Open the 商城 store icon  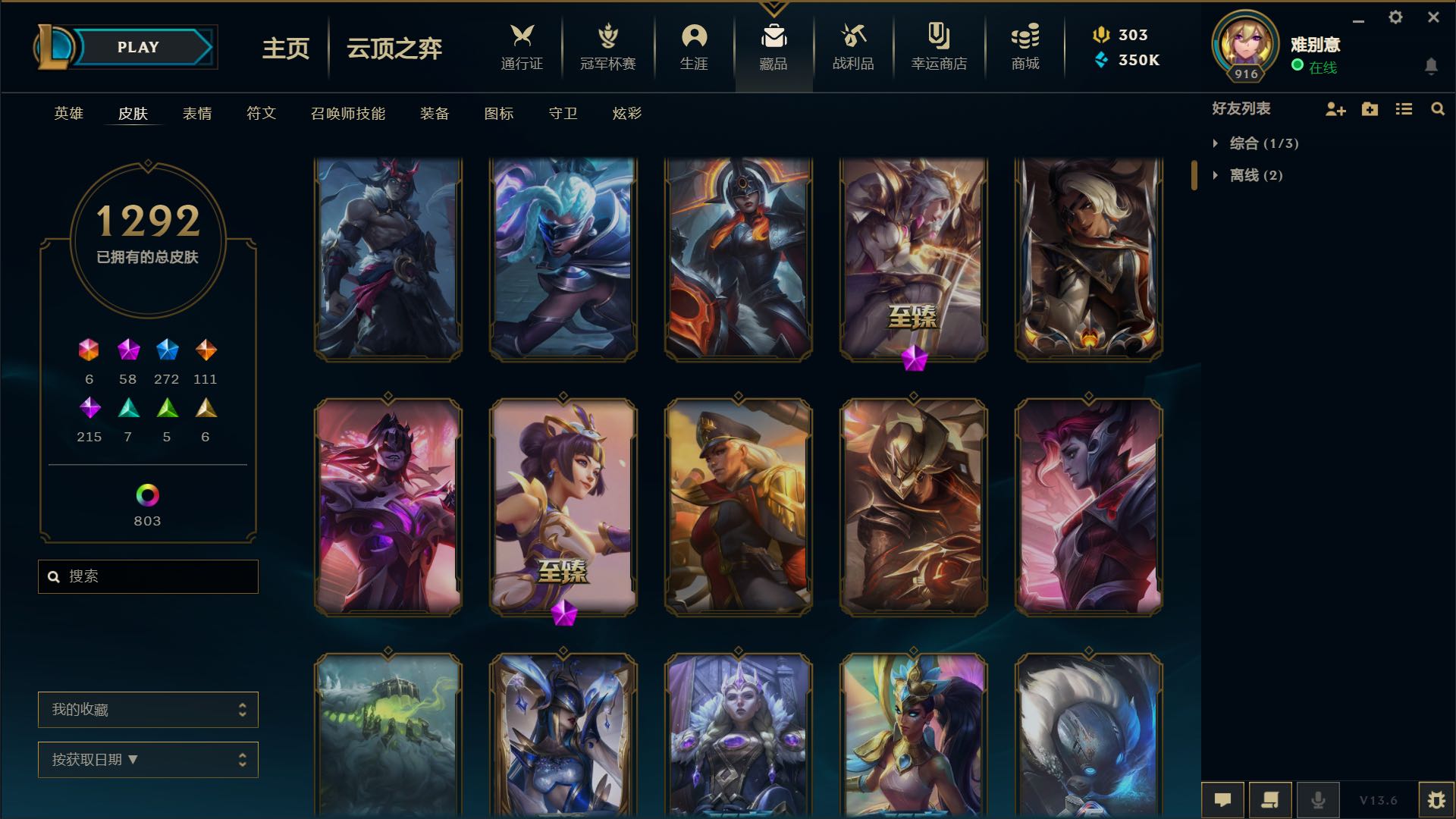tap(1025, 47)
